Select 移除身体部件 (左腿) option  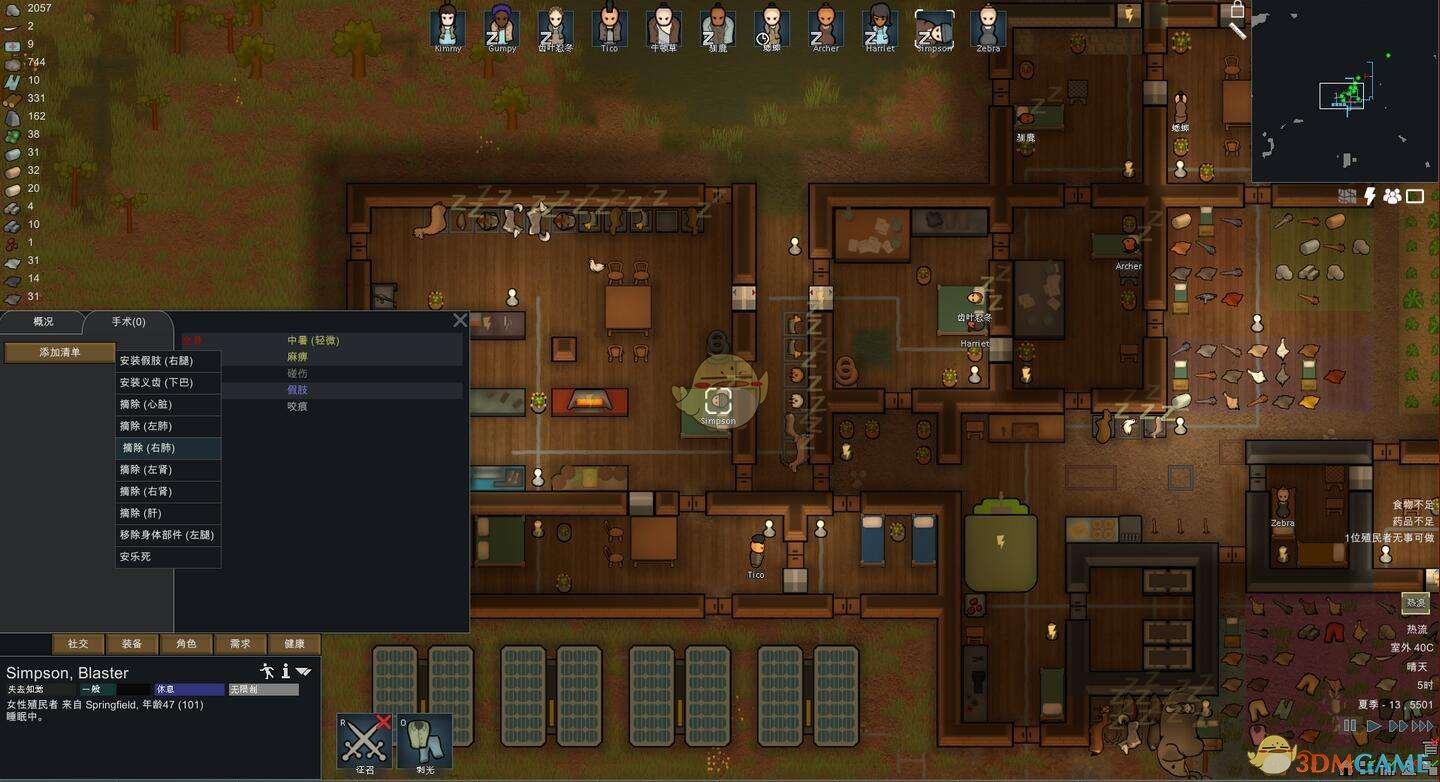[168, 535]
